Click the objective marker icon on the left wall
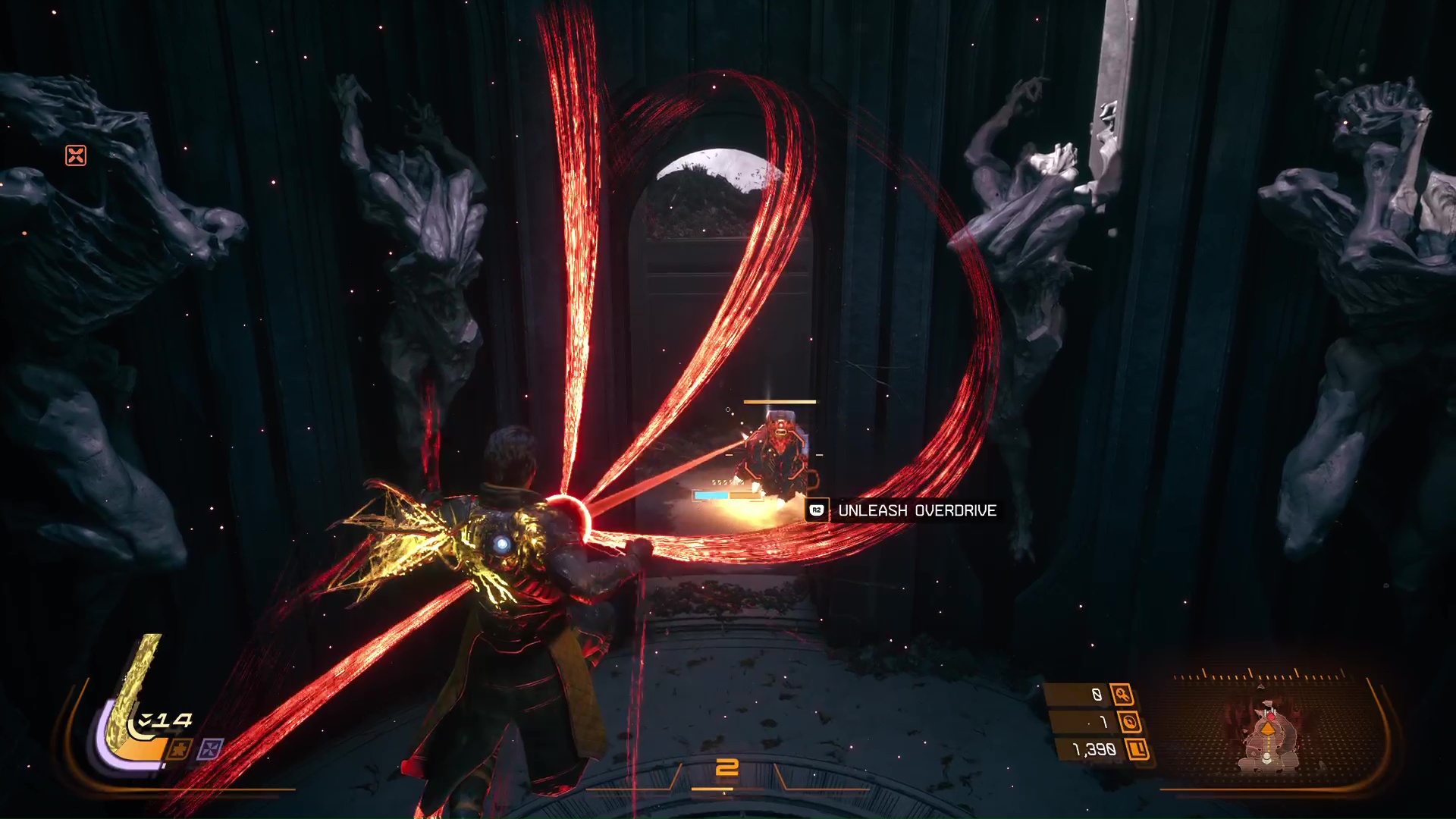Image resolution: width=1456 pixels, height=819 pixels. 75,156
